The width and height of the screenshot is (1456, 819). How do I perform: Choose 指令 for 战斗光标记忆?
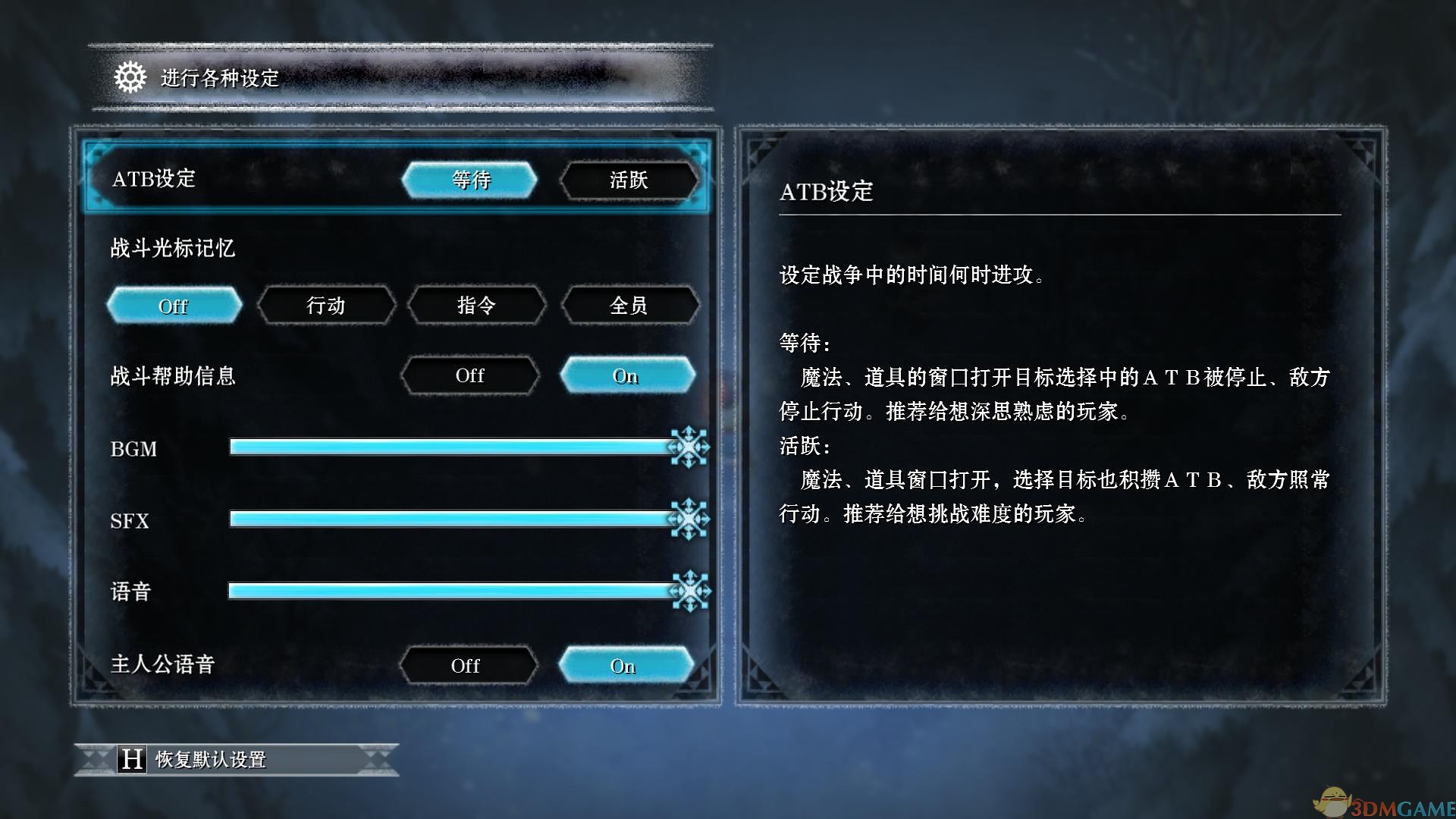click(x=477, y=306)
